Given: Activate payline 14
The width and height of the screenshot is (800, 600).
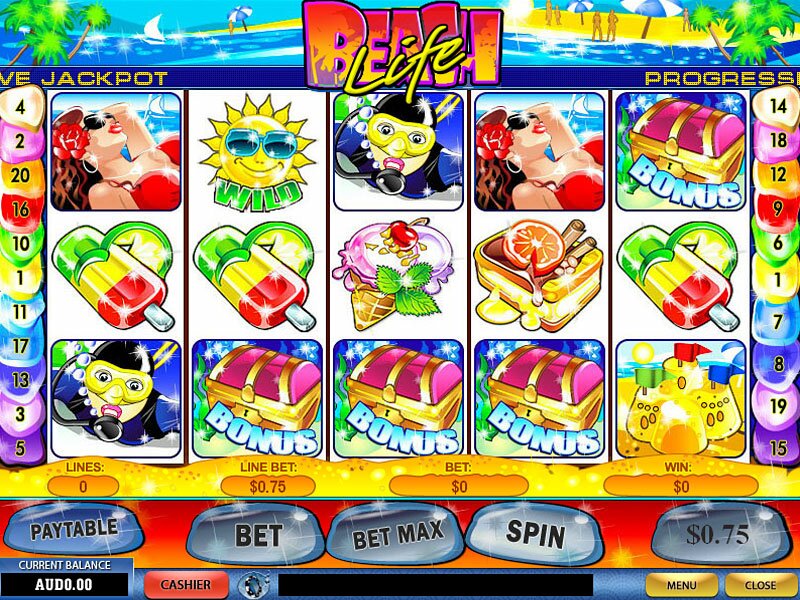Looking at the screenshot, I should tap(778, 103).
